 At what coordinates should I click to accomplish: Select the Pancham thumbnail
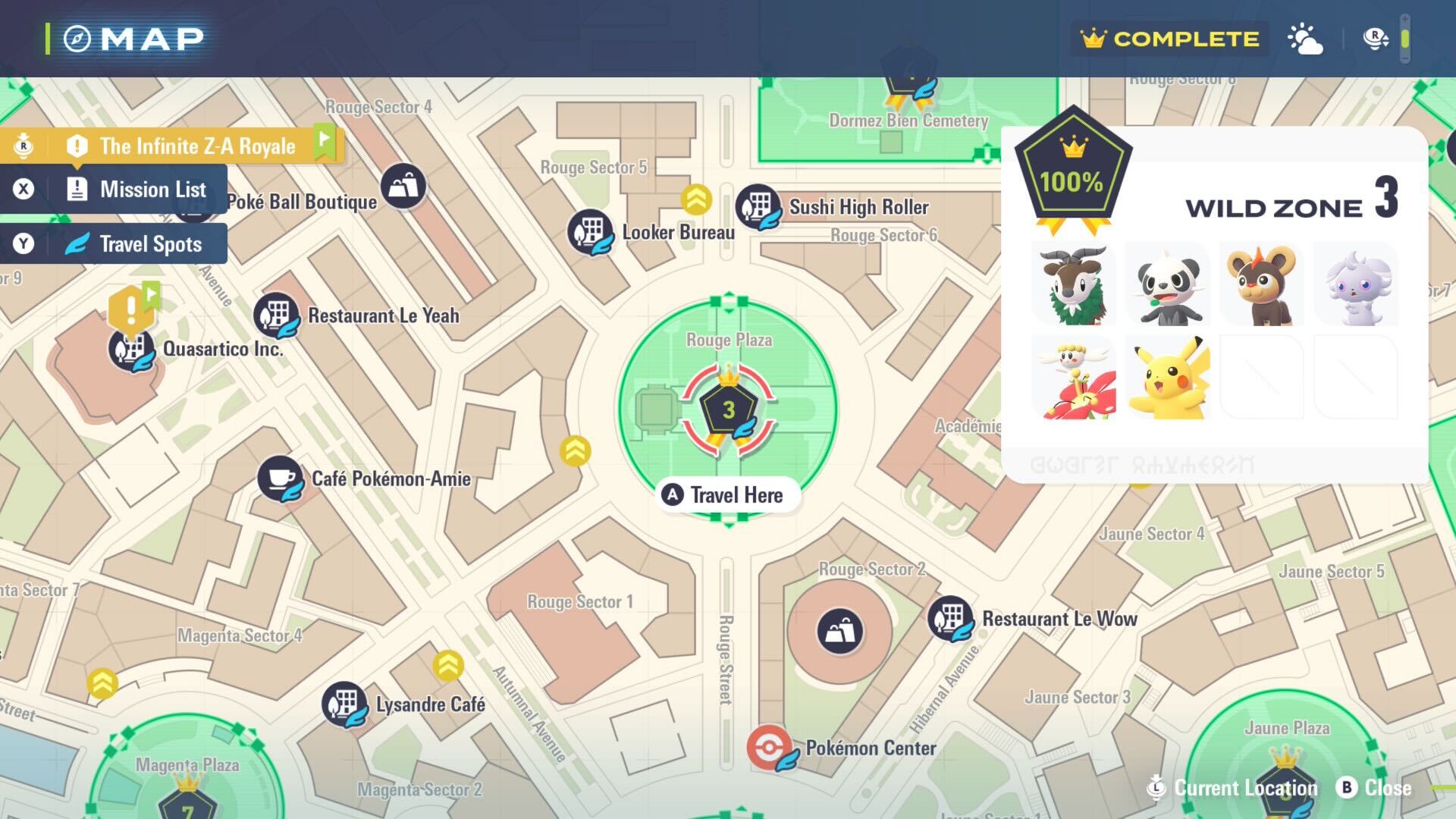pyautogui.click(x=1168, y=284)
